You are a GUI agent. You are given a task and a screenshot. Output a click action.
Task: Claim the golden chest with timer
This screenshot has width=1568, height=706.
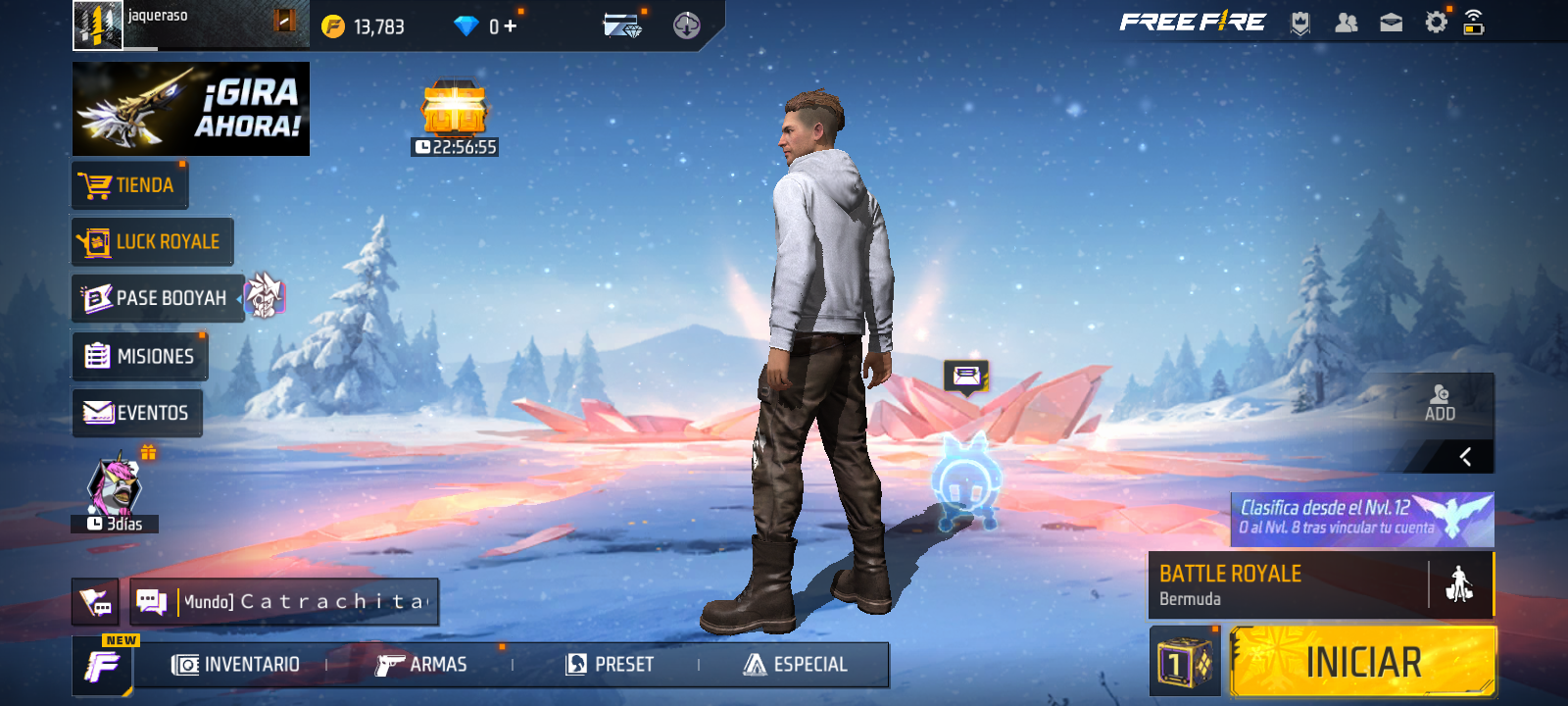coord(455,110)
